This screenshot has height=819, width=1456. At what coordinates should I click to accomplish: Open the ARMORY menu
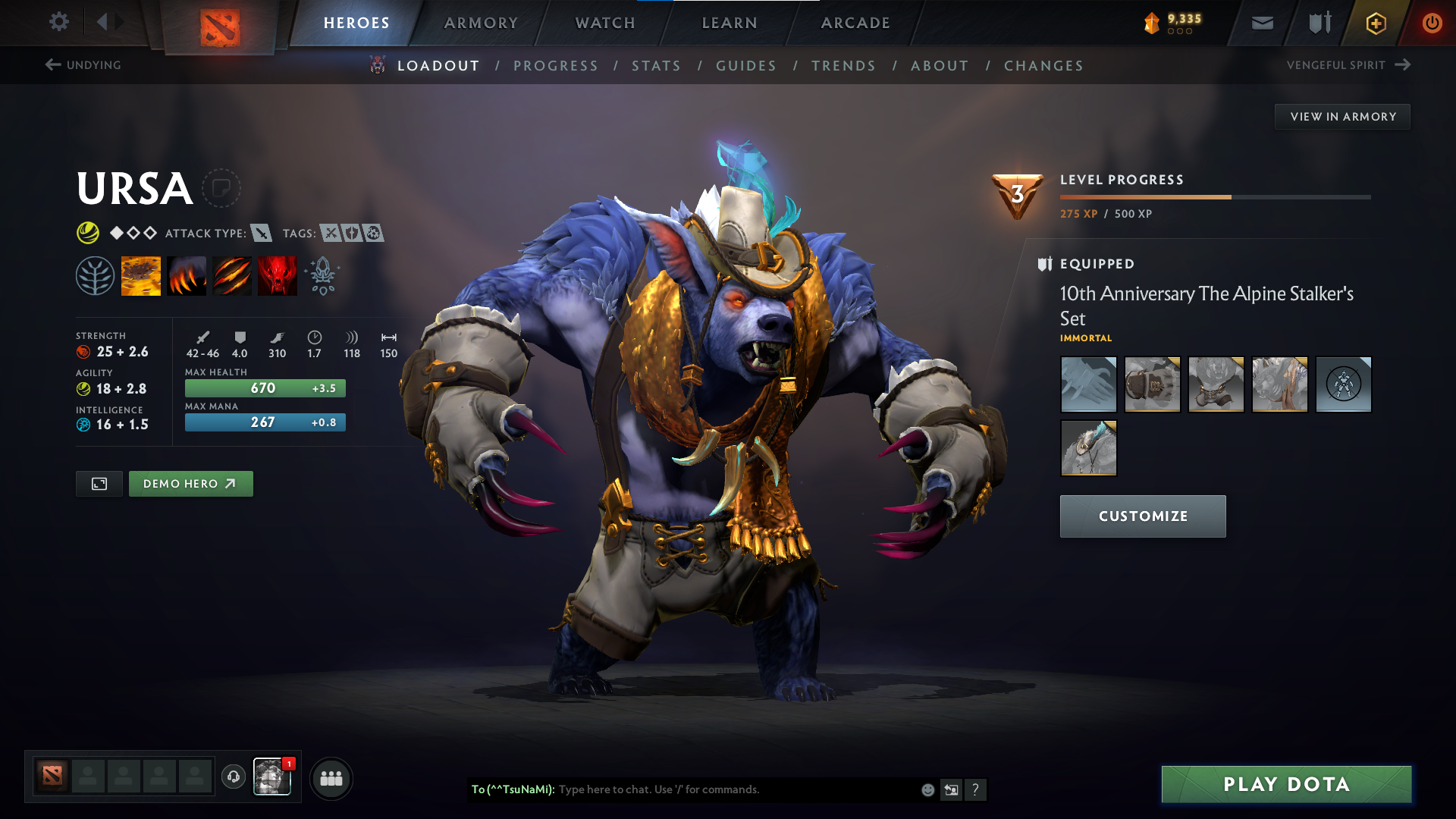click(x=480, y=23)
